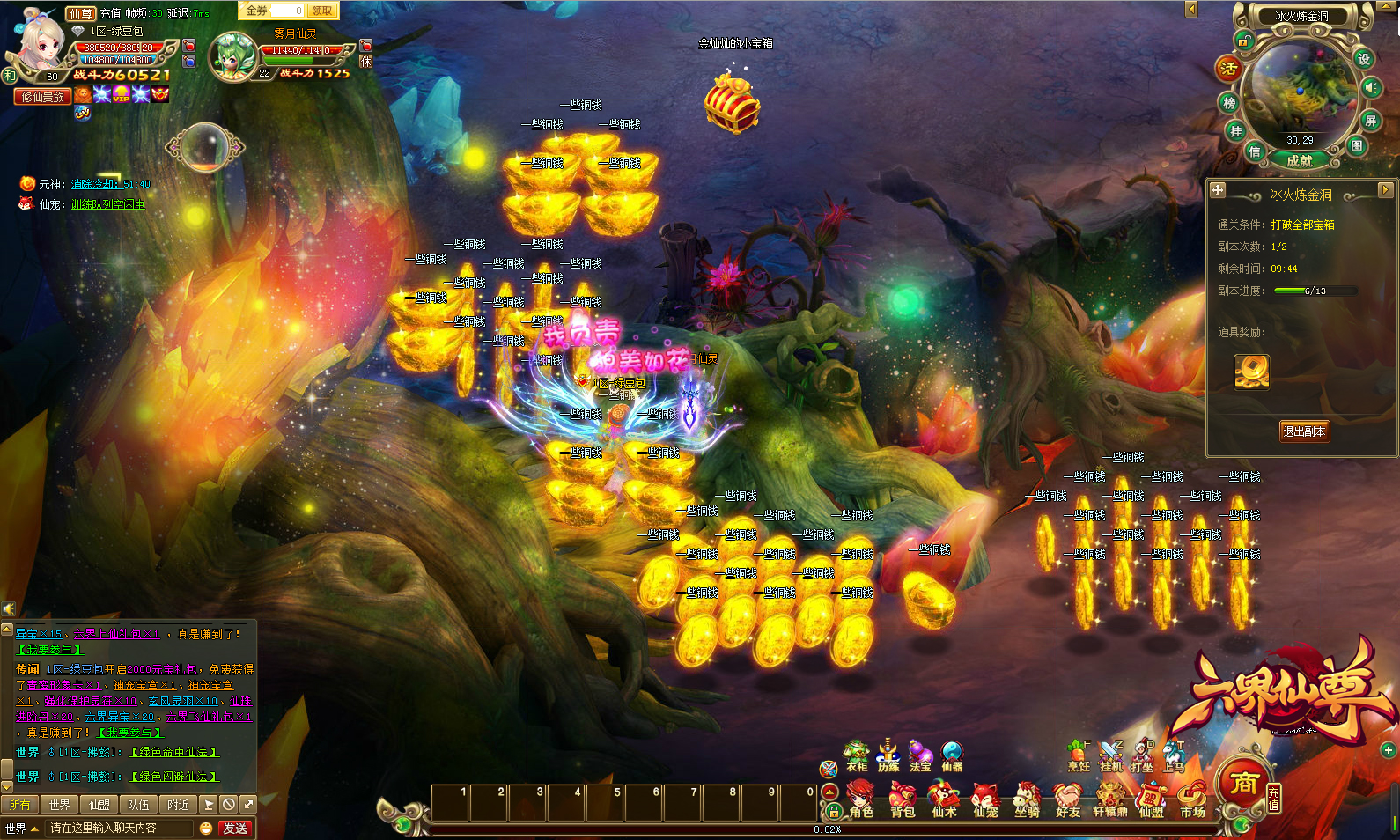Open the 仙术 skills menu
The height and width of the screenshot is (840, 1400).
(944, 801)
